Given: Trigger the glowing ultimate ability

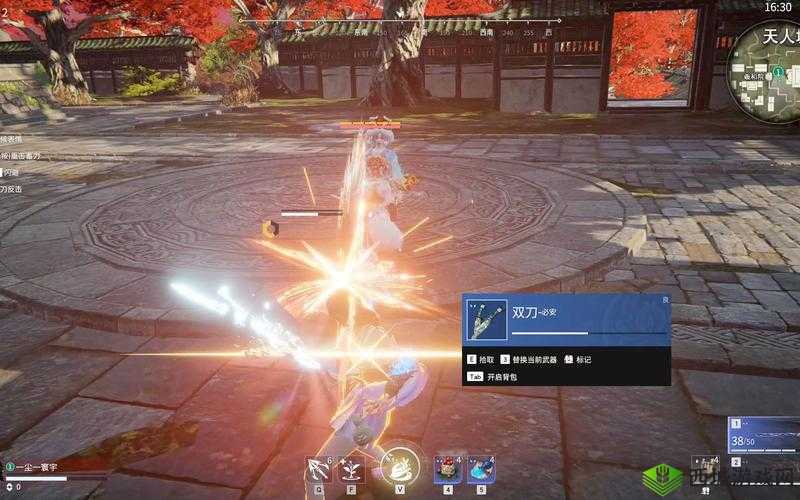Looking at the screenshot, I should (400, 468).
